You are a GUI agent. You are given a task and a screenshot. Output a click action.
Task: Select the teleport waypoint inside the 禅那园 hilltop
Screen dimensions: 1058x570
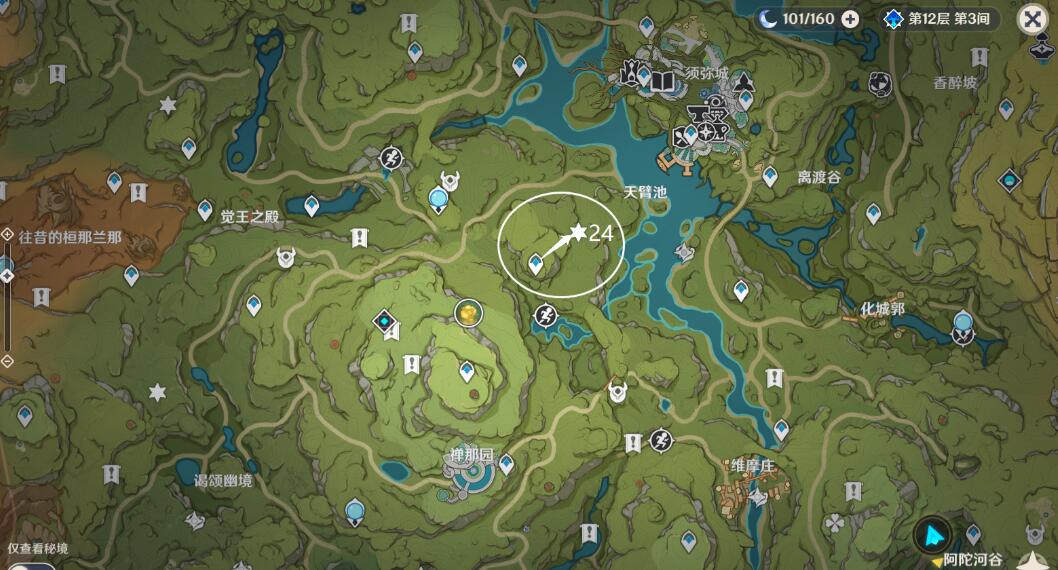[466, 372]
